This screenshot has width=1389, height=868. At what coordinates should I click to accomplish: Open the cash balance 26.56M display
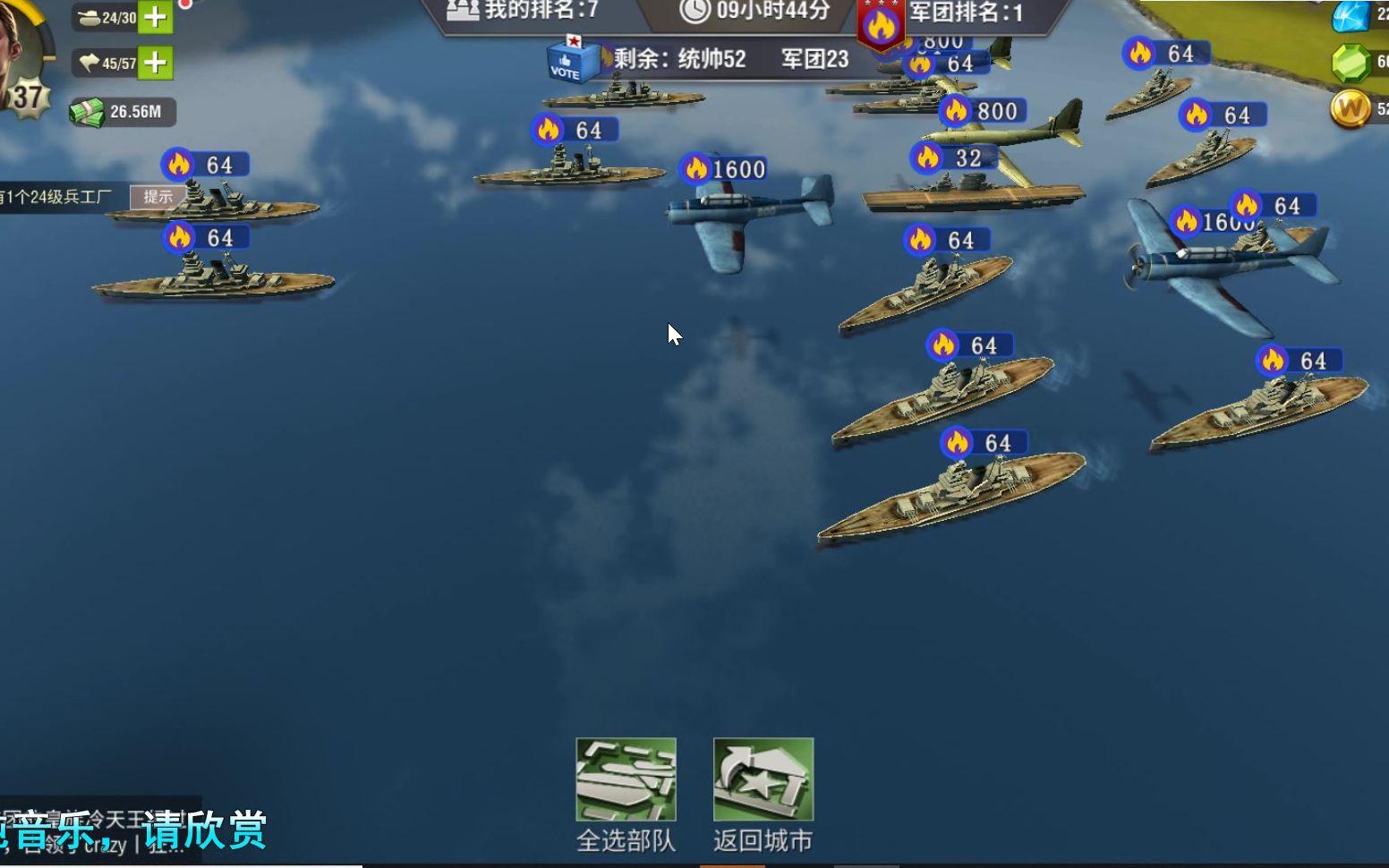pos(123,112)
